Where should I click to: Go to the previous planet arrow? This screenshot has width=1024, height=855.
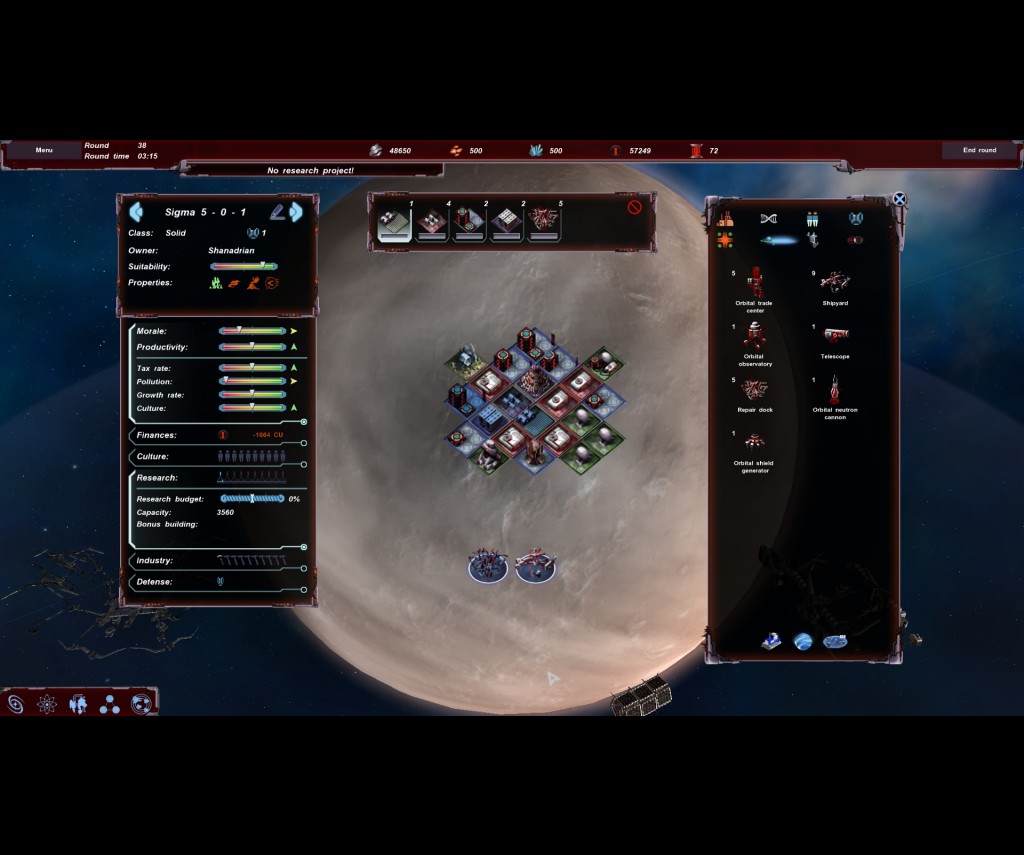136,212
